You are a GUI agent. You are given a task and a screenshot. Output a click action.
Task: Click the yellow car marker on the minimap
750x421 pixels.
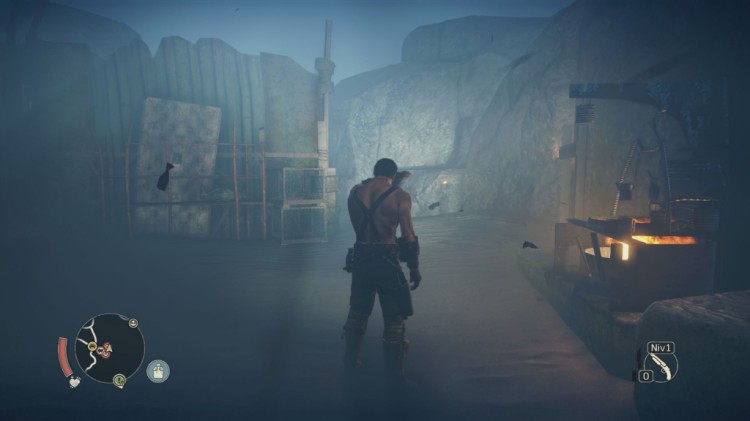[93, 347]
